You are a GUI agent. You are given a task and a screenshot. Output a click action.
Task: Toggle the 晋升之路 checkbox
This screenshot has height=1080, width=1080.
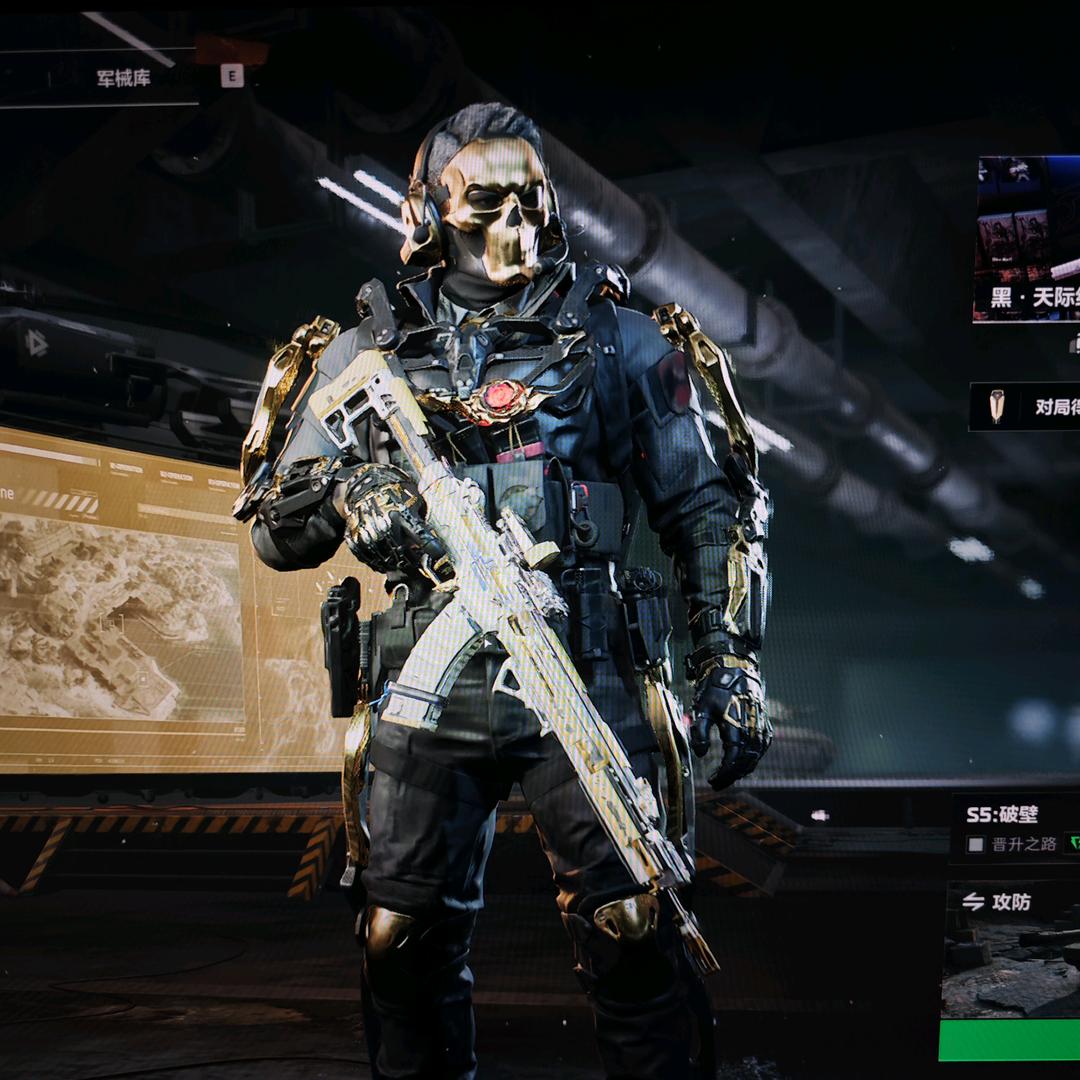coord(976,844)
